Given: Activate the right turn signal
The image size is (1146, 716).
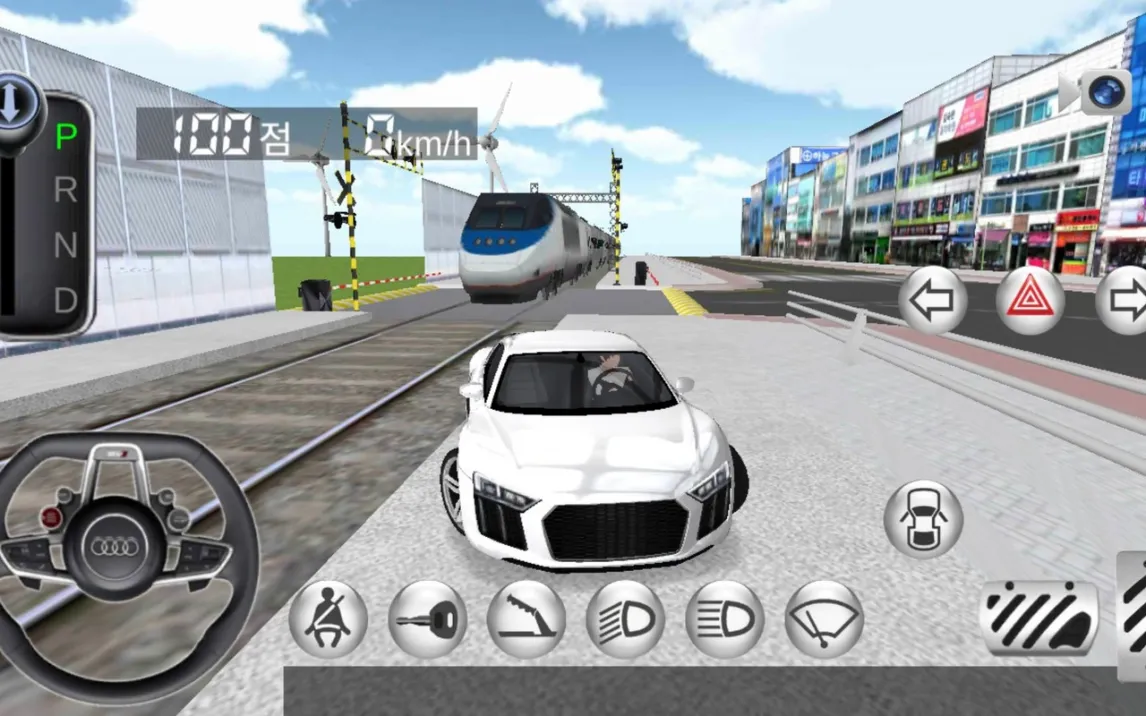Looking at the screenshot, I should tap(1126, 300).
